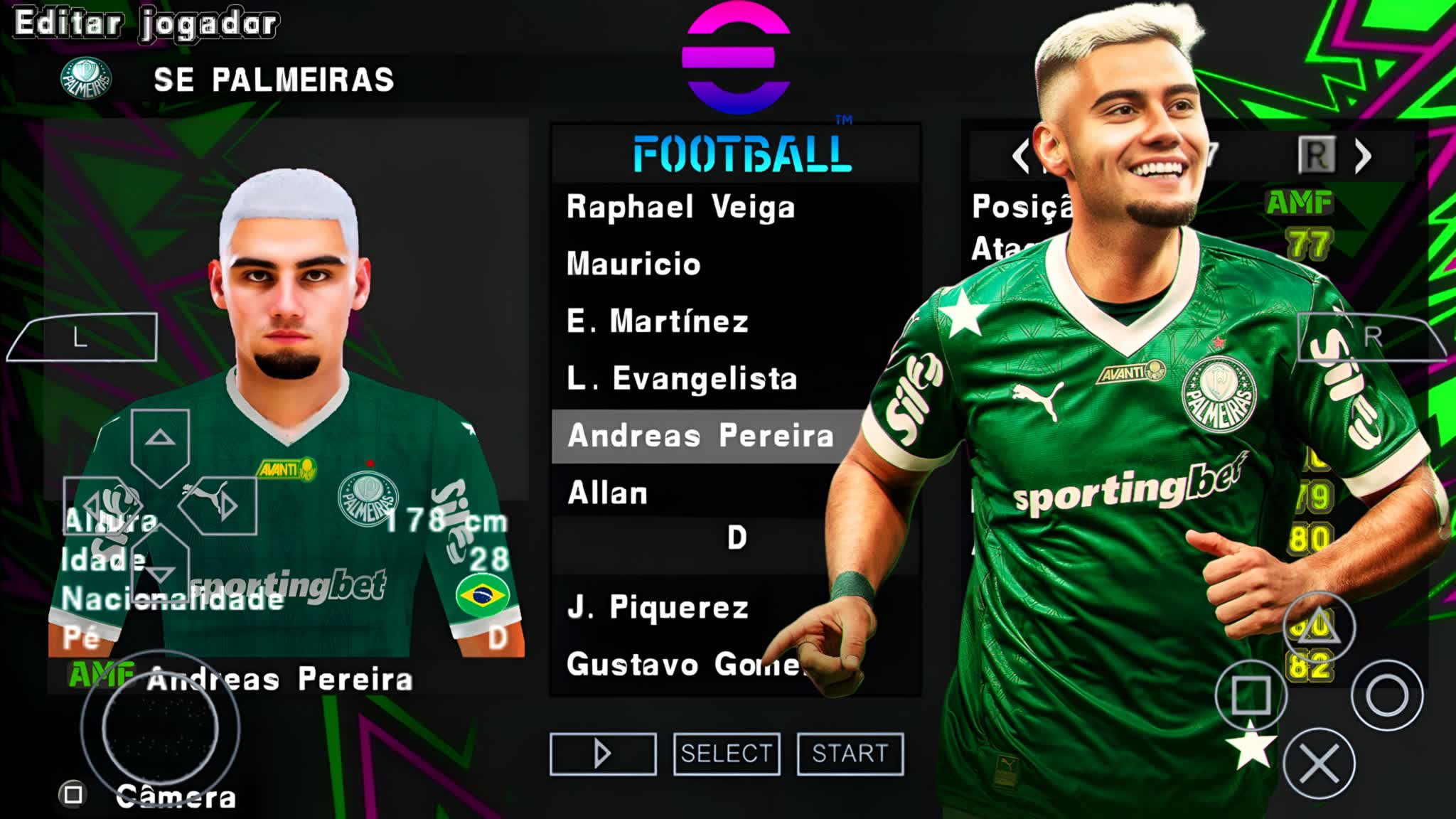Pick E. Martínez from the list
Viewport: 1456px width, 819px height.
[x=658, y=321]
